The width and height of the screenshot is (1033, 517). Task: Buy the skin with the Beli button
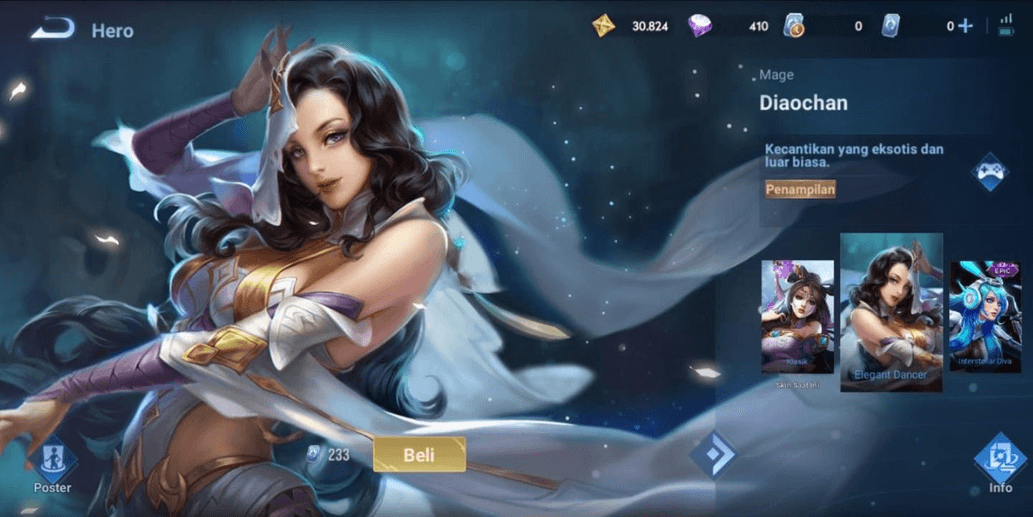(x=419, y=455)
